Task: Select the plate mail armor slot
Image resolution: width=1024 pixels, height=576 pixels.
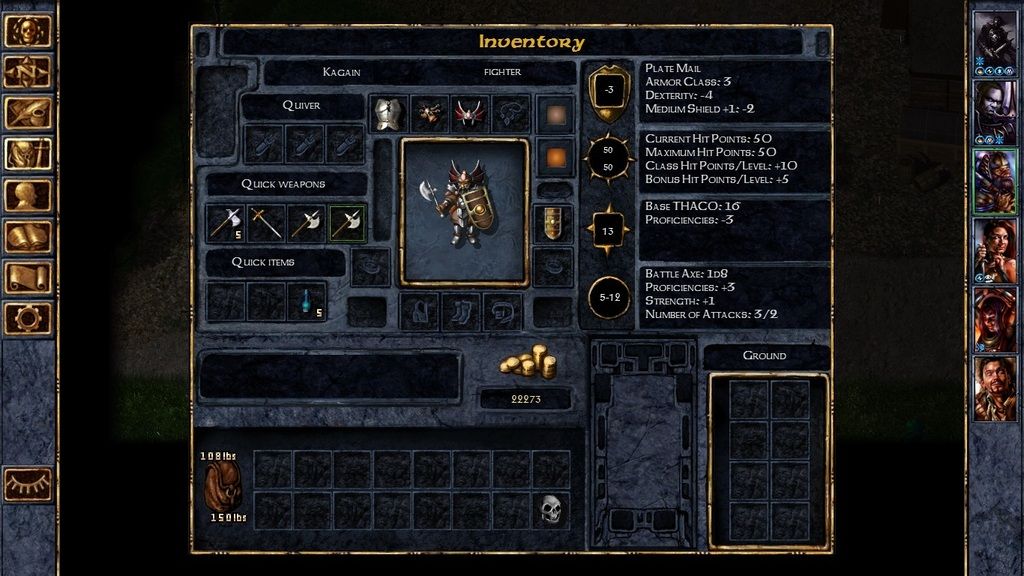Action: pyautogui.click(x=387, y=113)
